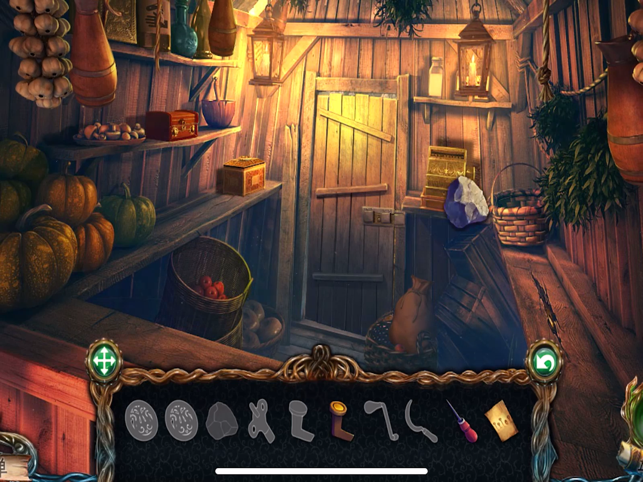Click the green return arrow button
This screenshot has width=643, height=482.
(545, 362)
